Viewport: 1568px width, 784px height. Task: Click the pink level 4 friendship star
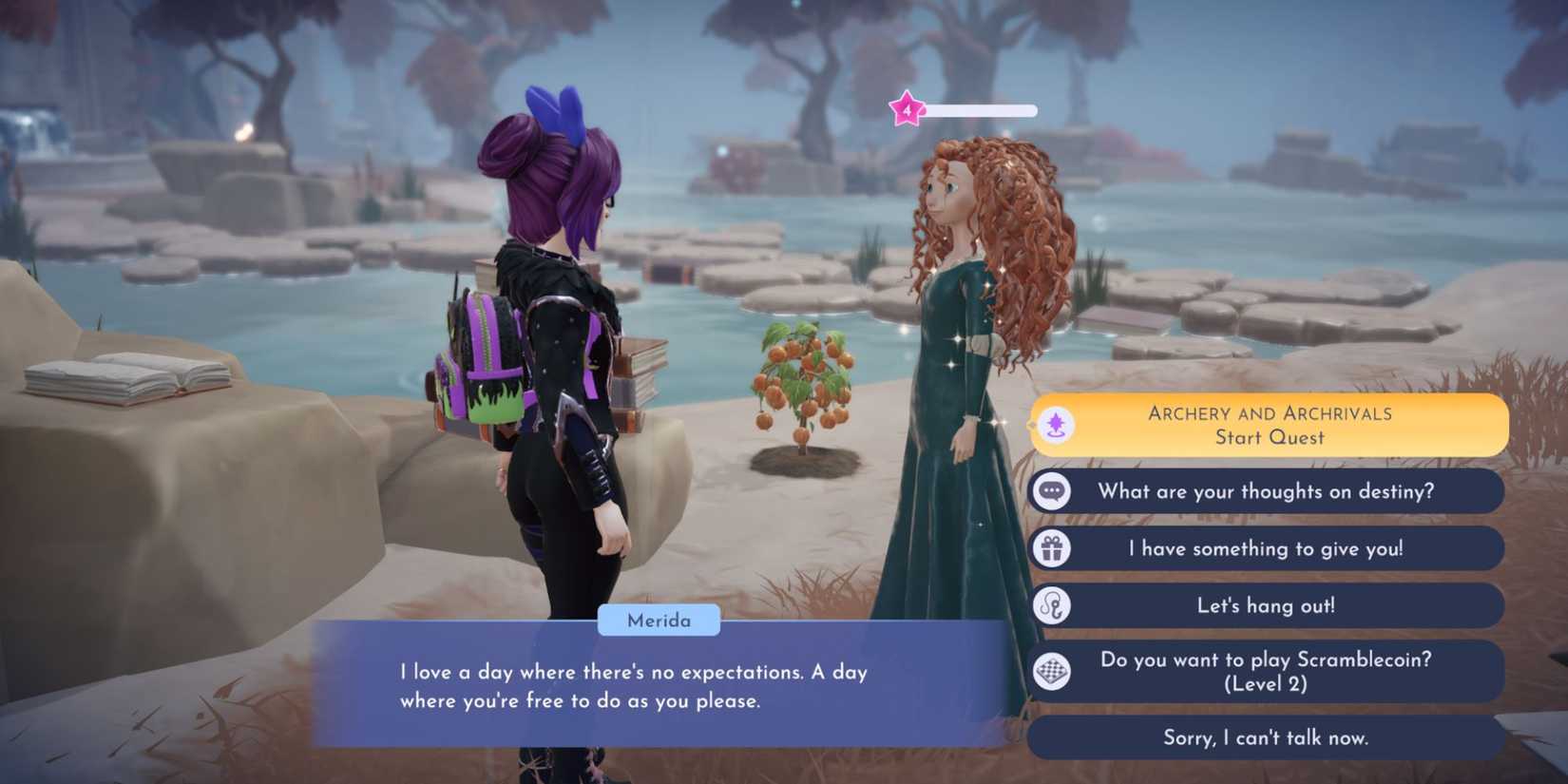(908, 110)
